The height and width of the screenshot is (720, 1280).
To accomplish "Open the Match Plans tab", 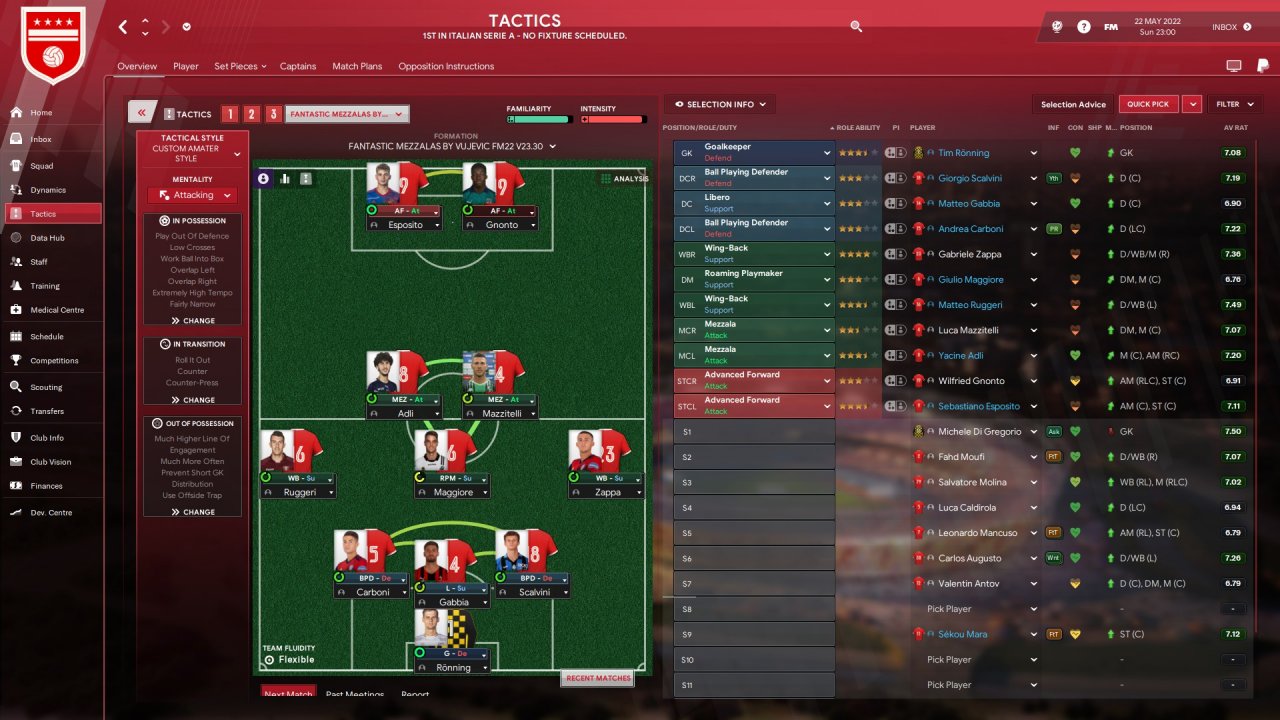I will coord(357,66).
